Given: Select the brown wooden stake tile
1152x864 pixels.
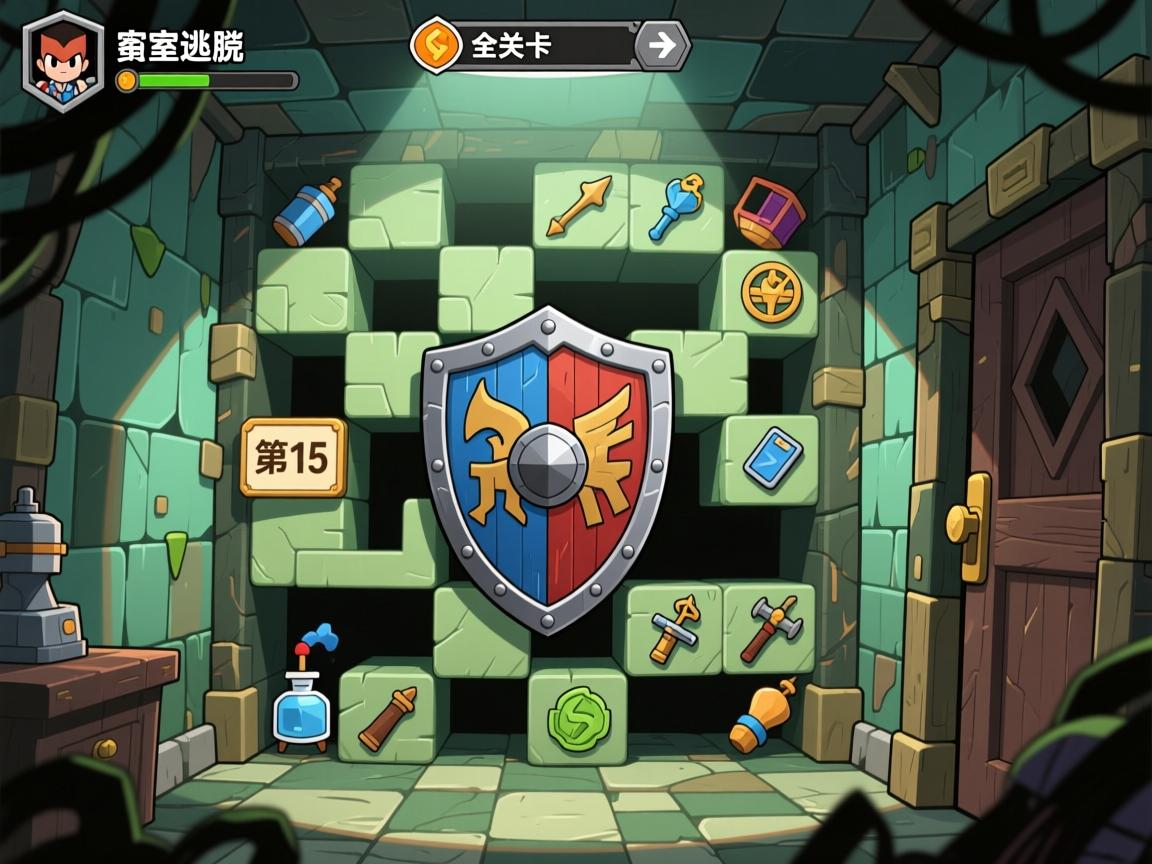Looking at the screenshot, I should pos(387,716).
